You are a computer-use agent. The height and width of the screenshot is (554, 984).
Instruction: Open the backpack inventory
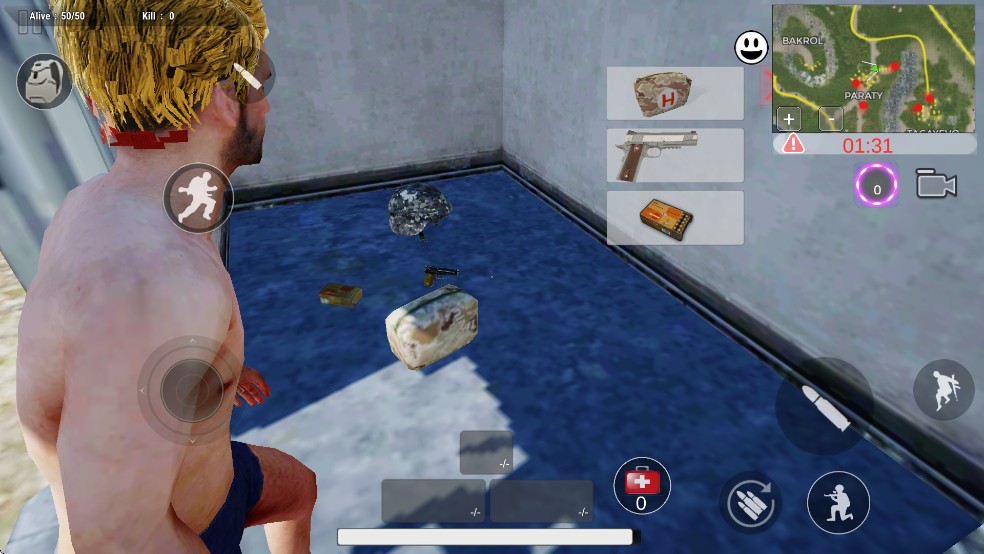pyautogui.click(x=44, y=81)
